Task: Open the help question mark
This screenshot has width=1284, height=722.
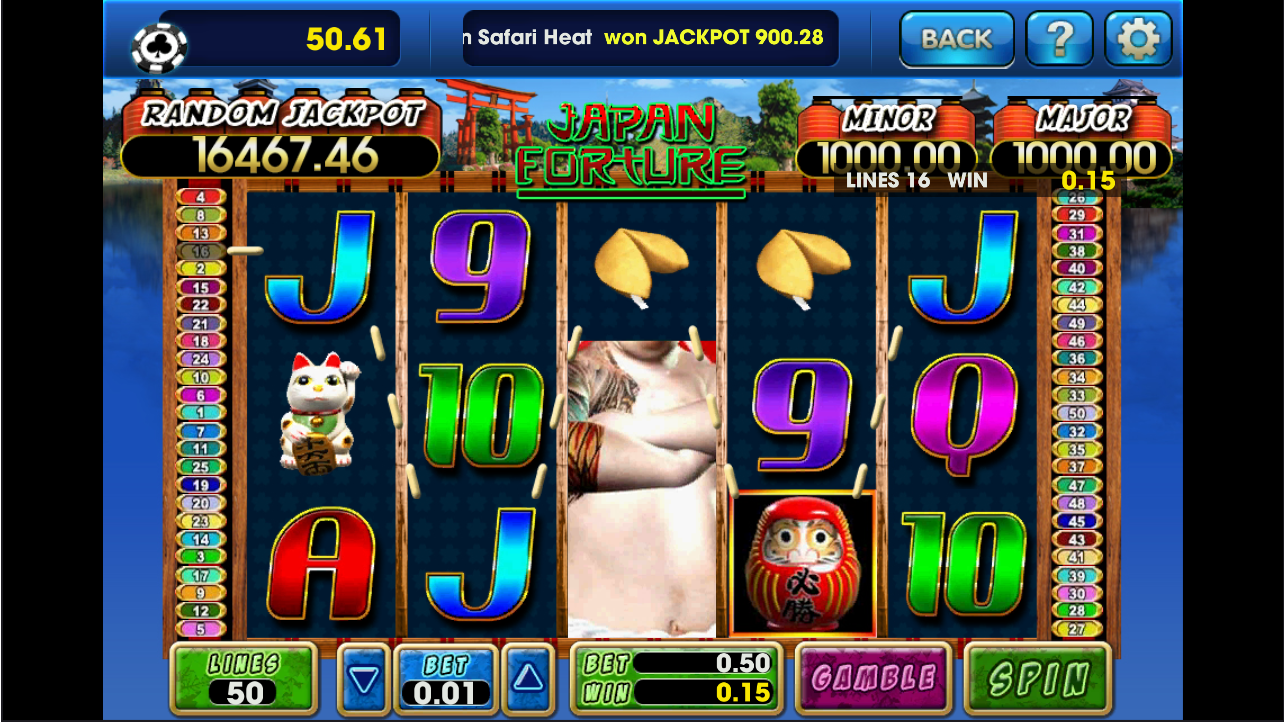Action: [1059, 39]
